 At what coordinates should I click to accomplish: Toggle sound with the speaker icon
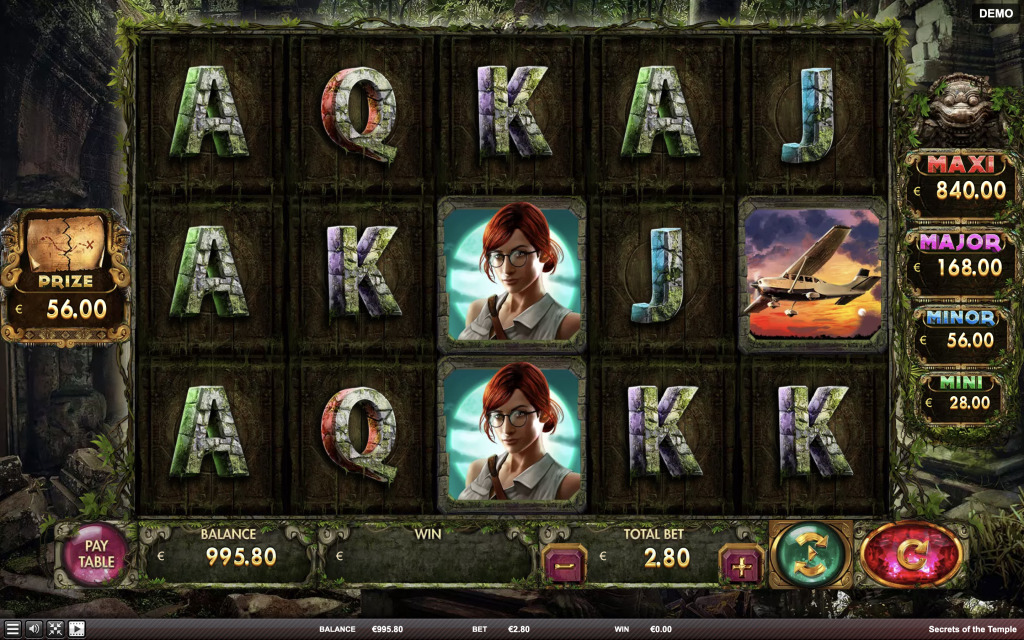[34, 629]
